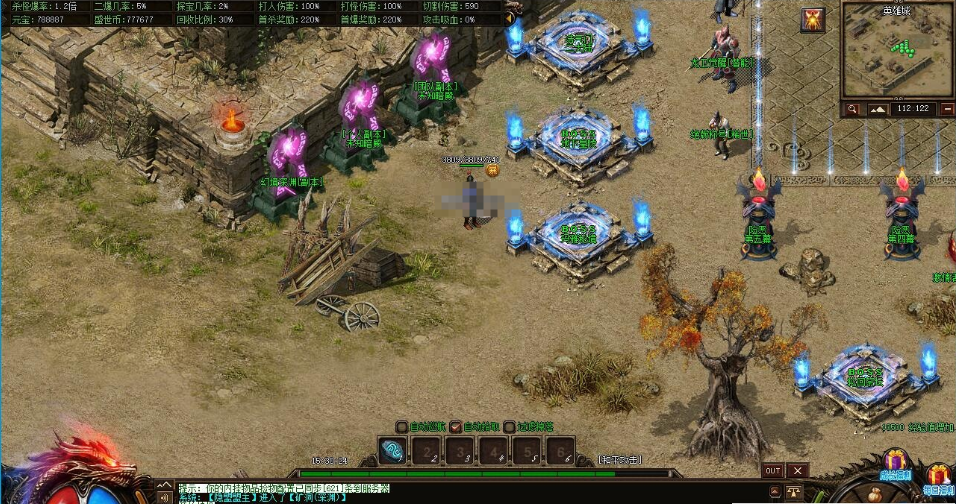Click the minimap magnifier search button

[852, 108]
